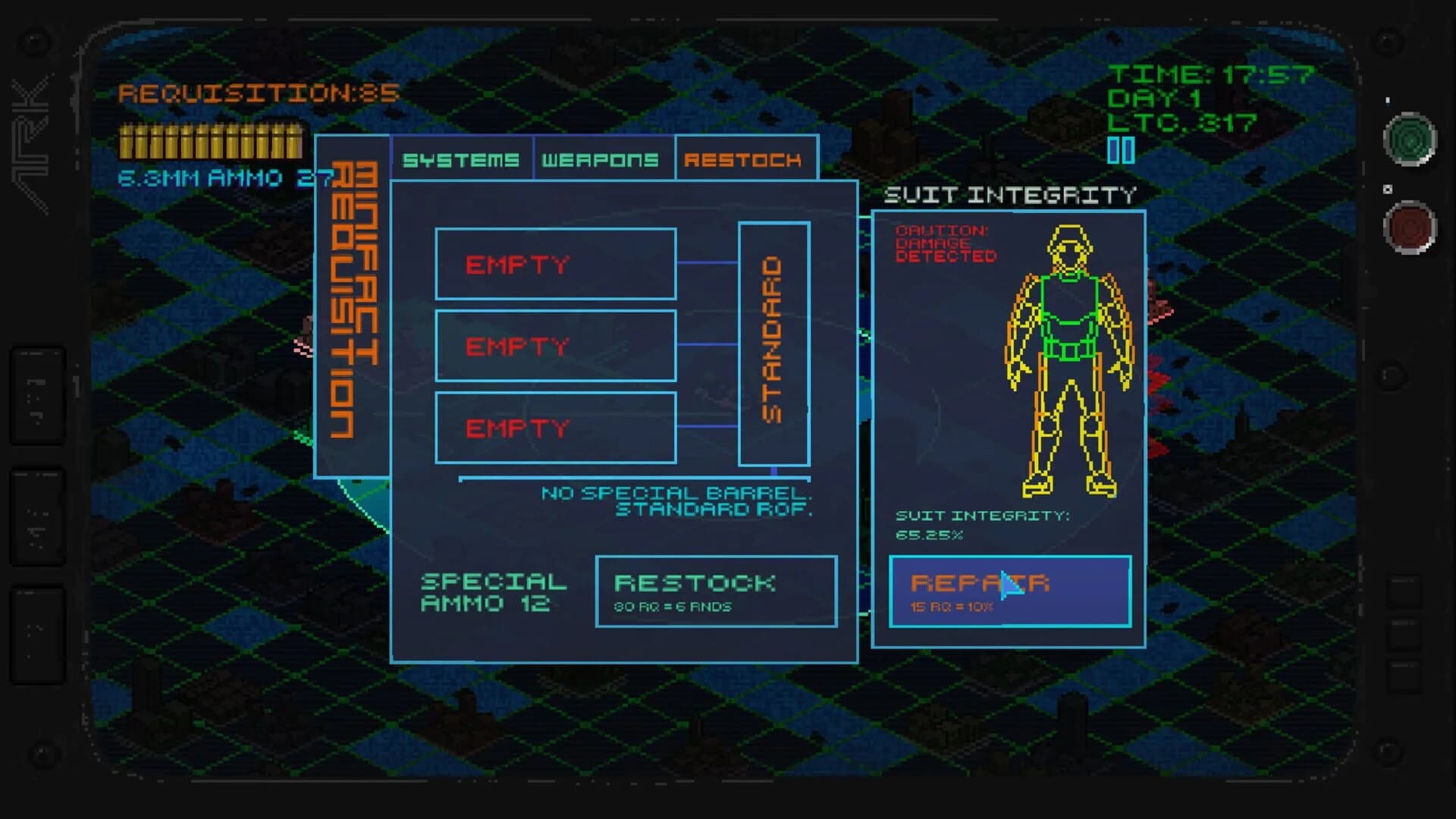Open the WEAPONS tab
This screenshot has height=819, width=1456.
click(x=601, y=159)
